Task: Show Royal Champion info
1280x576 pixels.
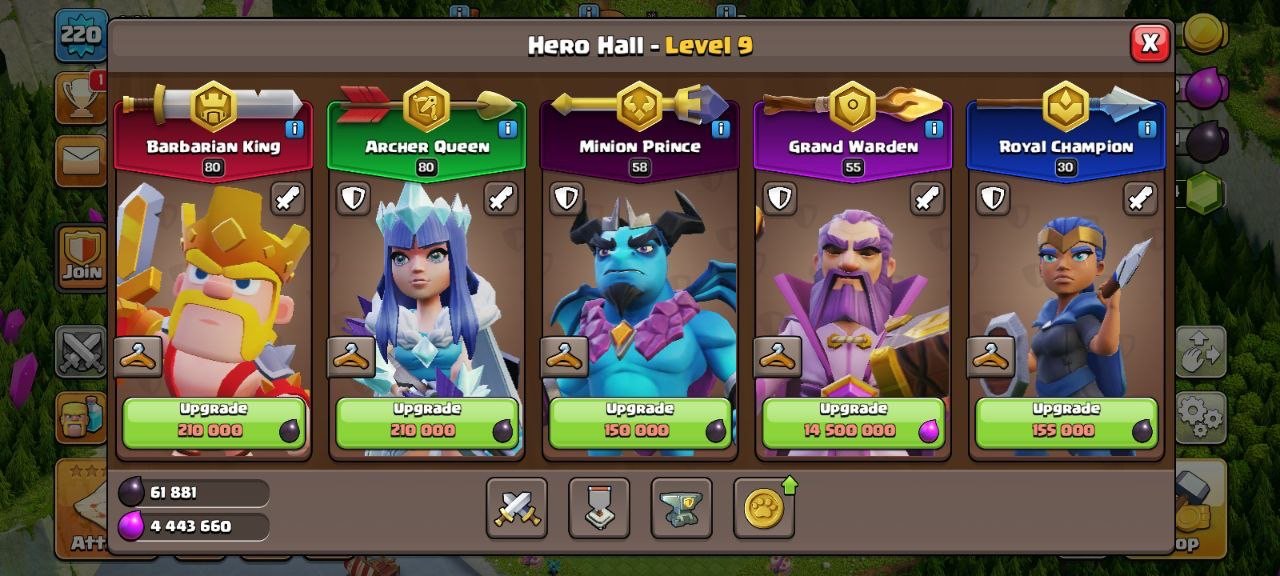Action: click(x=1147, y=128)
